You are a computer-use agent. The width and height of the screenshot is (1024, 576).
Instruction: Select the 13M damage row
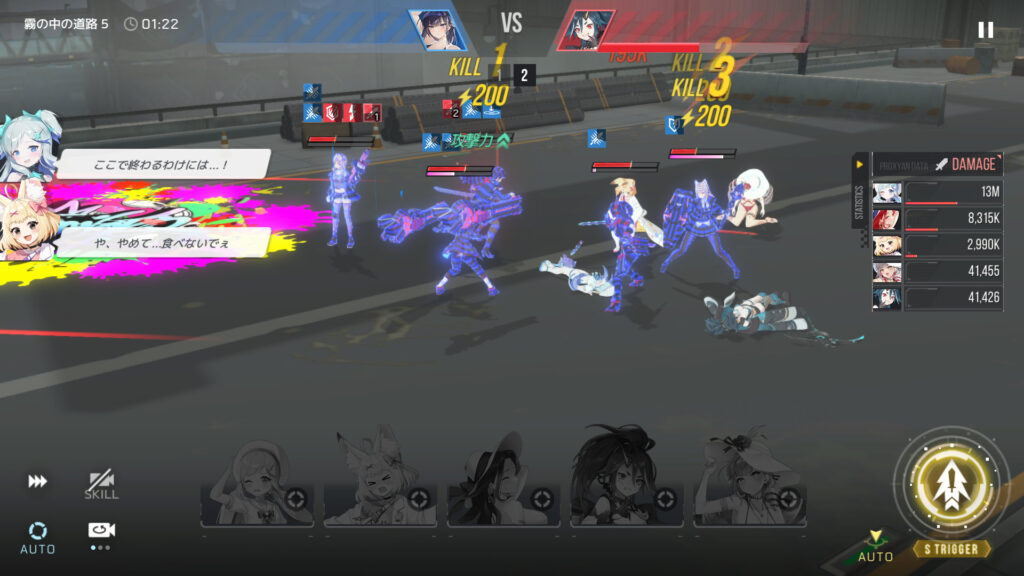coord(937,193)
